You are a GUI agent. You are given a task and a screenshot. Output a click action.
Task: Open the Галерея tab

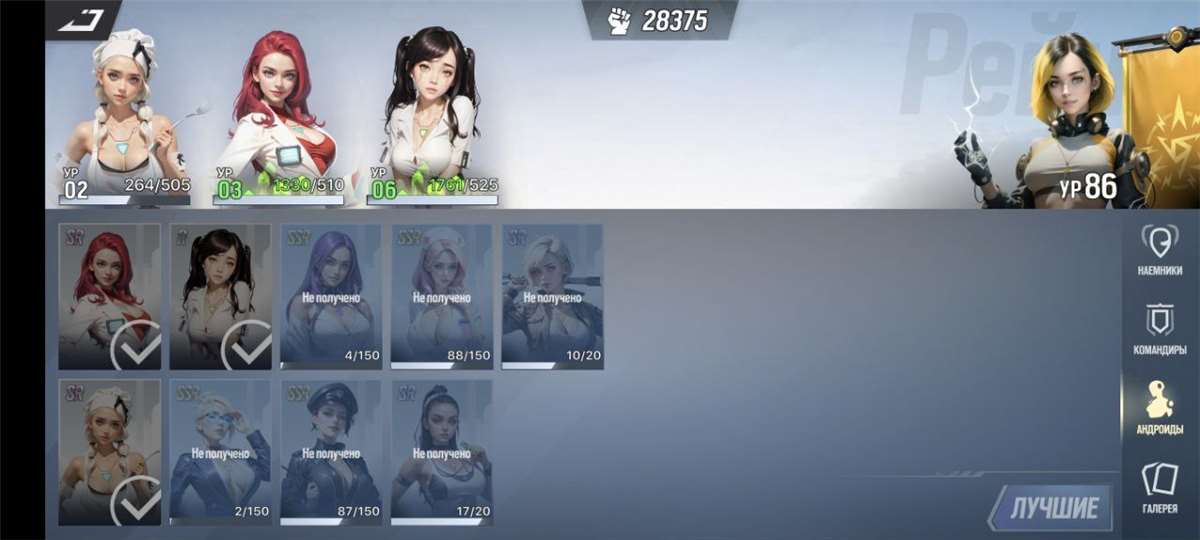[1160, 488]
